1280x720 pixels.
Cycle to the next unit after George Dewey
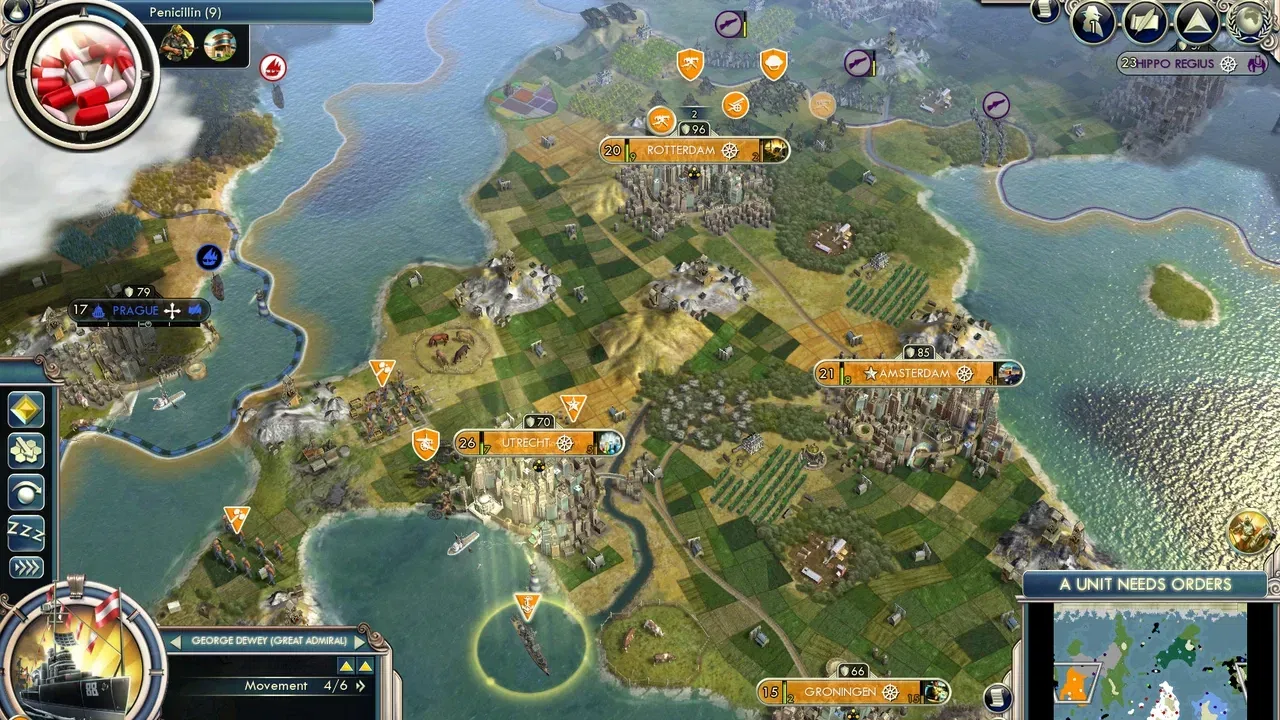[x=360, y=641]
